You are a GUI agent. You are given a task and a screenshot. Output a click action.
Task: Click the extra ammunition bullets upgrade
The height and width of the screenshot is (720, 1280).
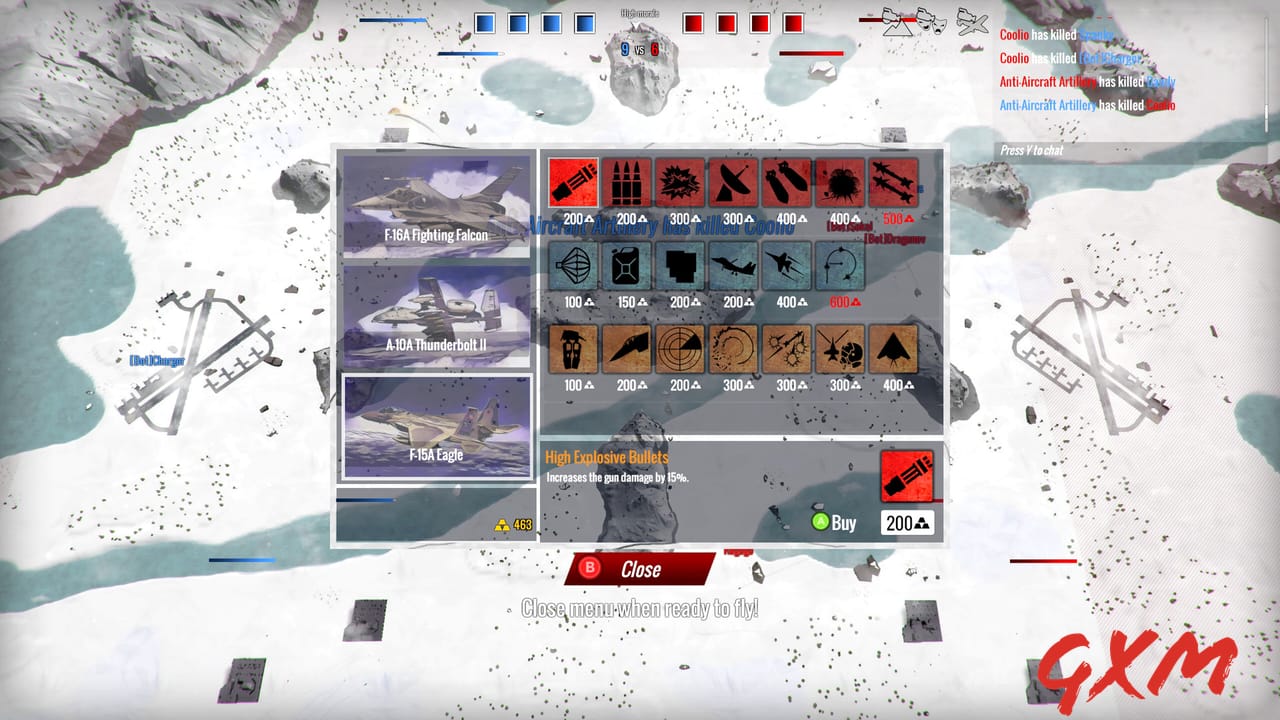click(x=627, y=182)
